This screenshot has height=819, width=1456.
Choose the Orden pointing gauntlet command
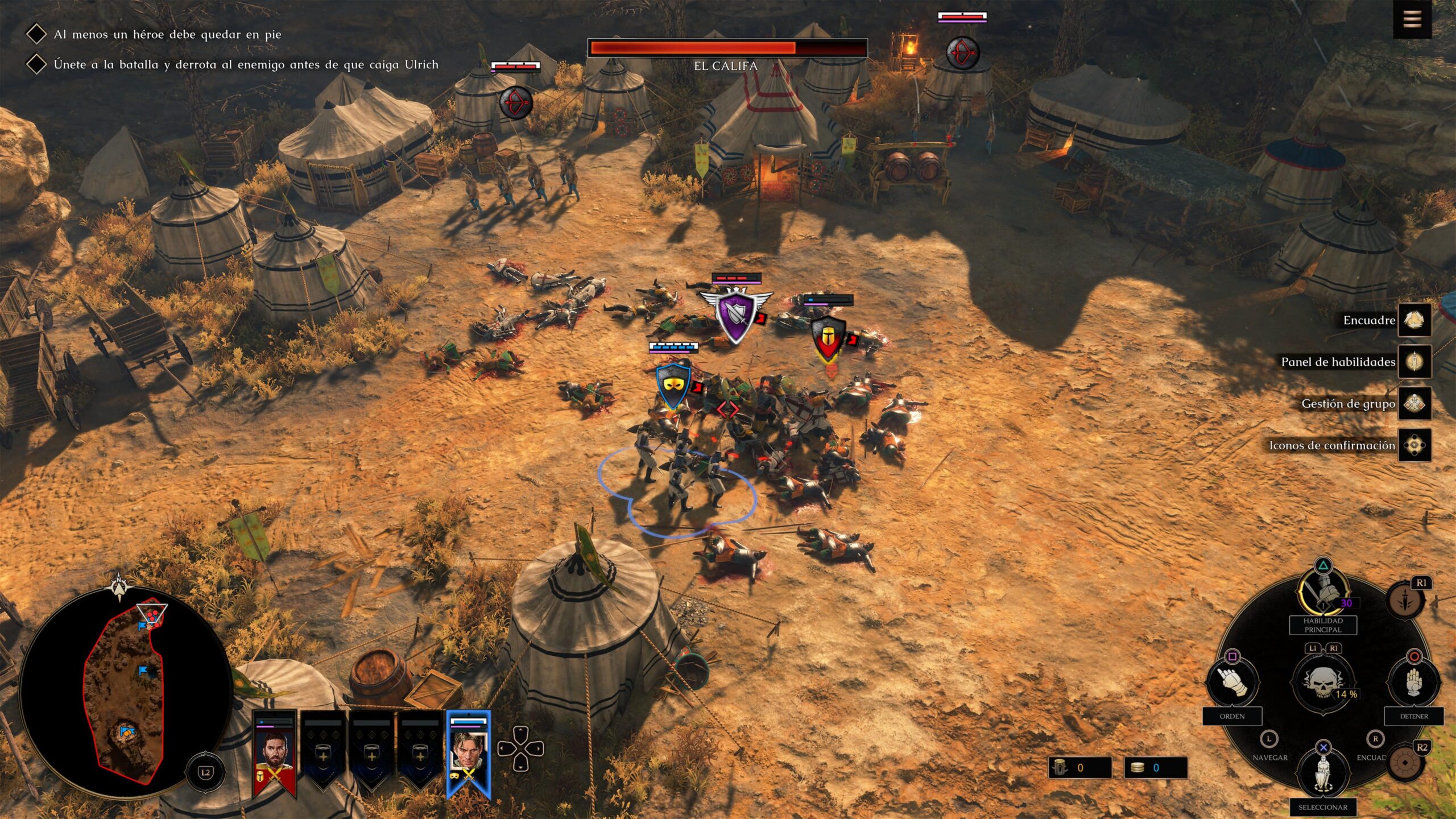point(1232,682)
